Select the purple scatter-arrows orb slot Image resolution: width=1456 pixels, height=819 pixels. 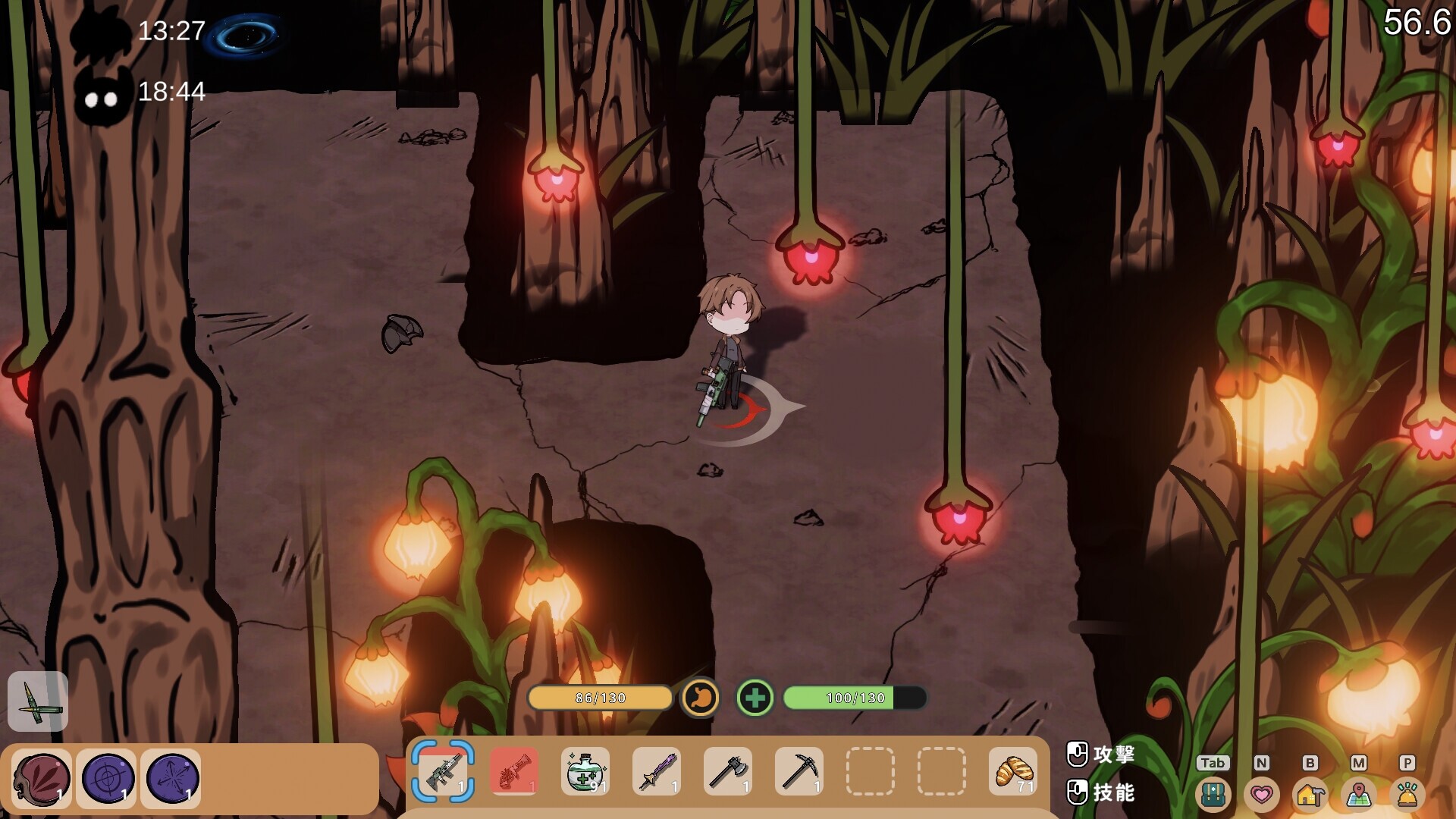click(171, 779)
